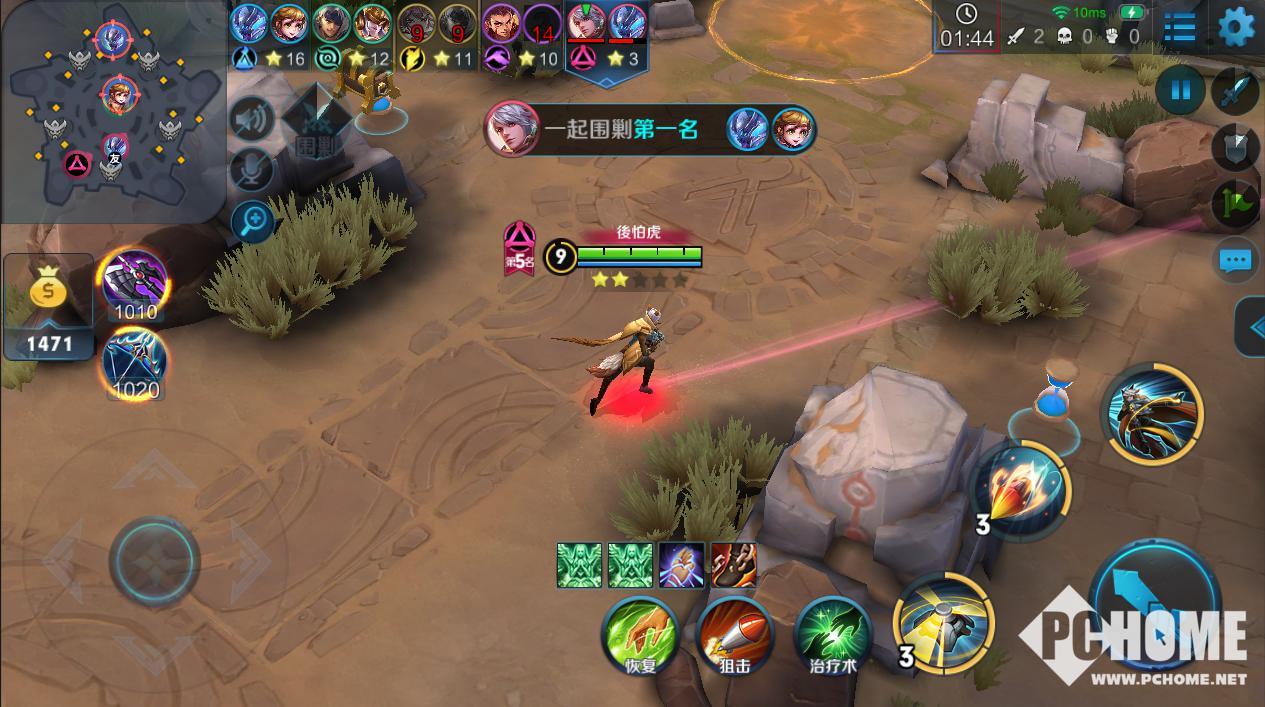The width and height of the screenshot is (1265, 707).
Task: Use the 恢复 recovery skill
Action: pos(640,633)
